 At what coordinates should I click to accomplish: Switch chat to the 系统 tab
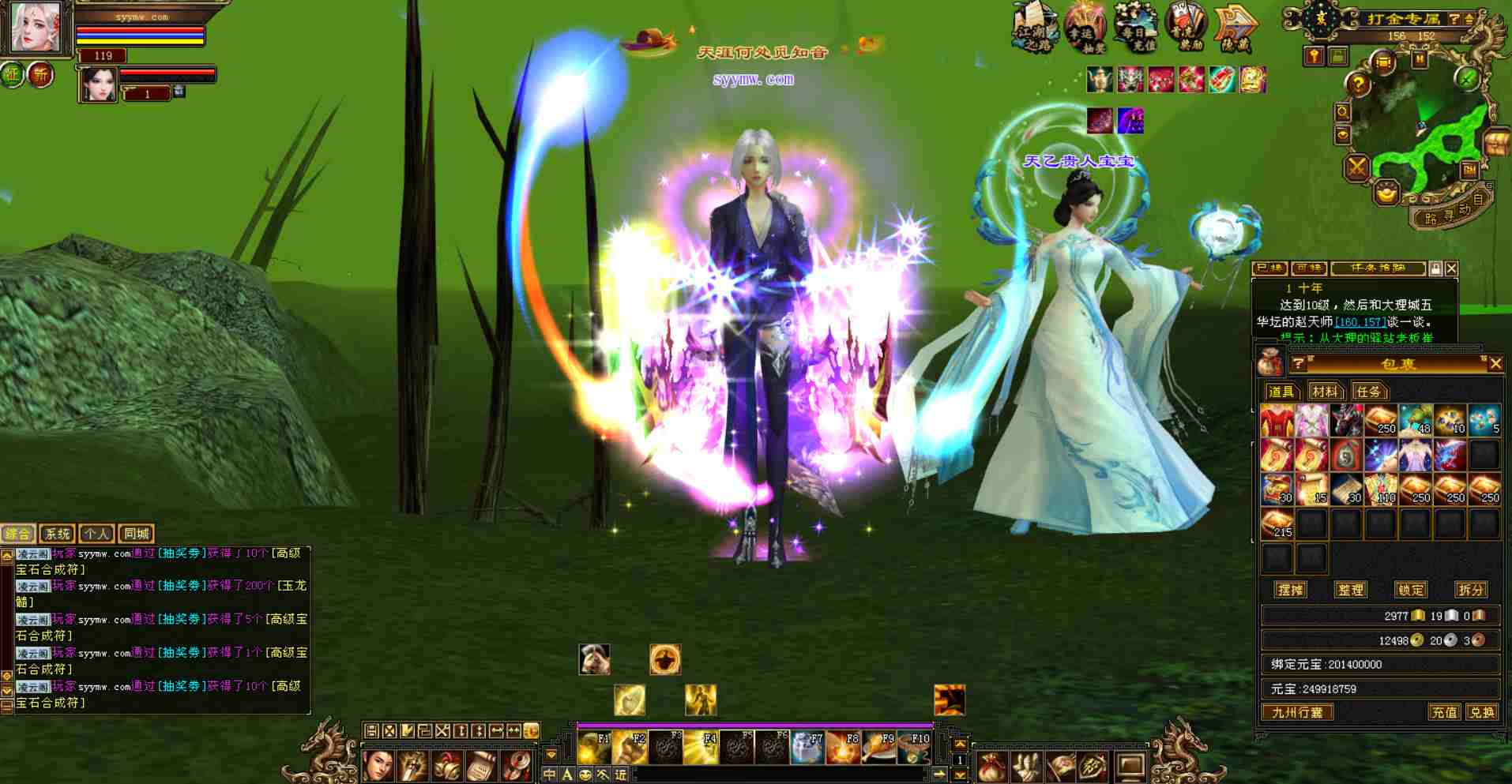57,534
